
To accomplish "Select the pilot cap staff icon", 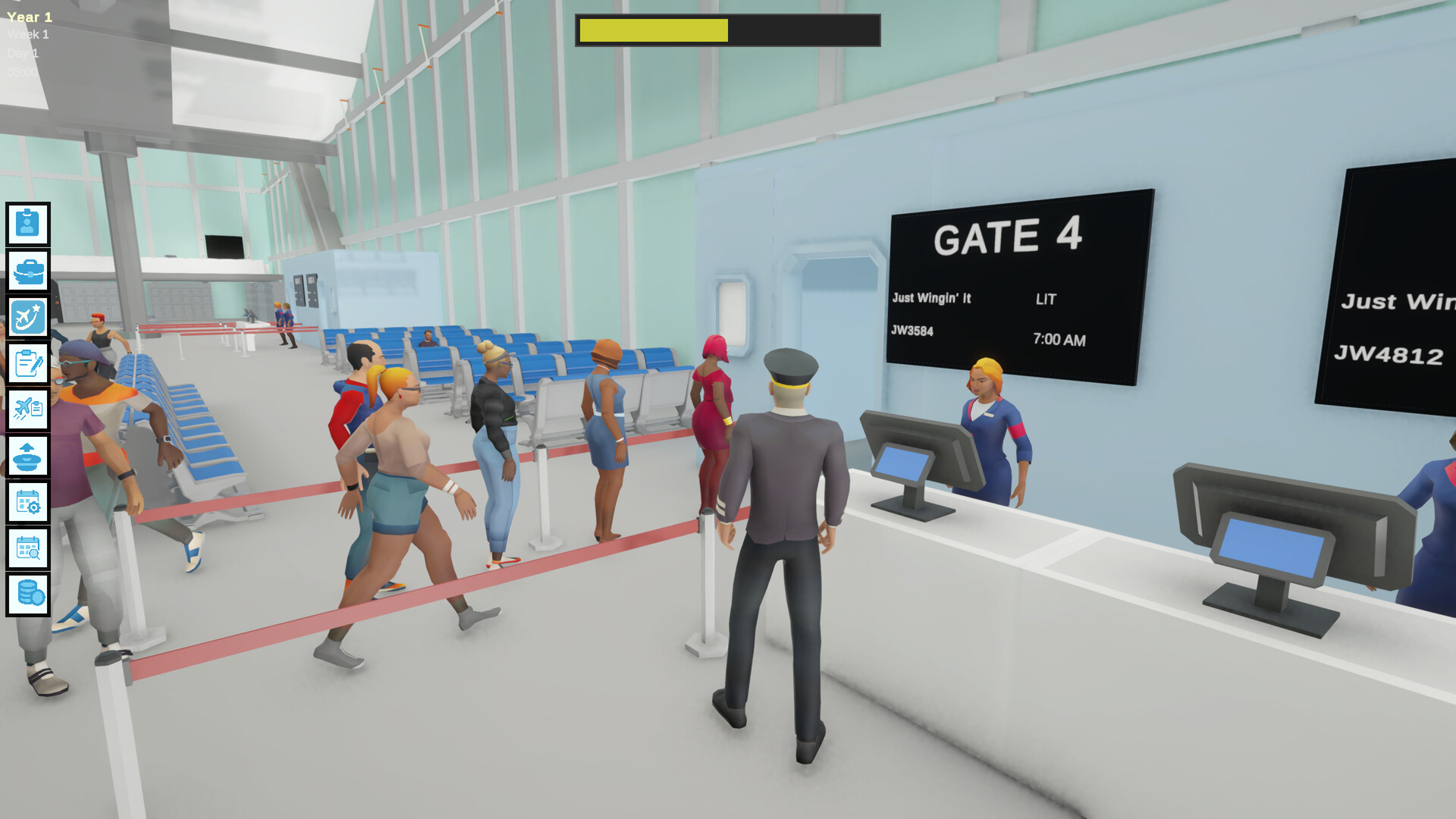I will (28, 456).
